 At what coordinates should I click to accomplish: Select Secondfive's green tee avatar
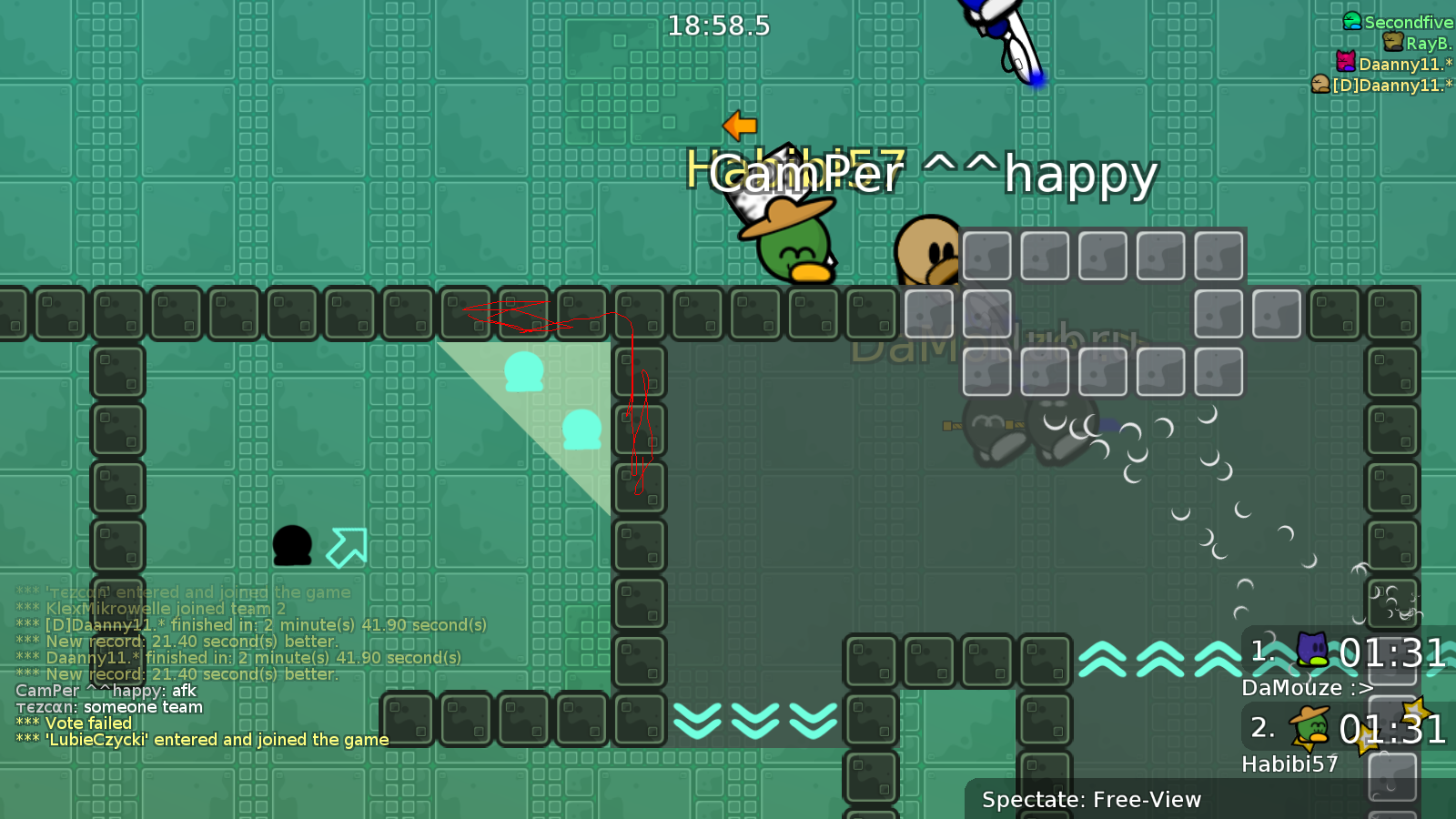[1351, 22]
